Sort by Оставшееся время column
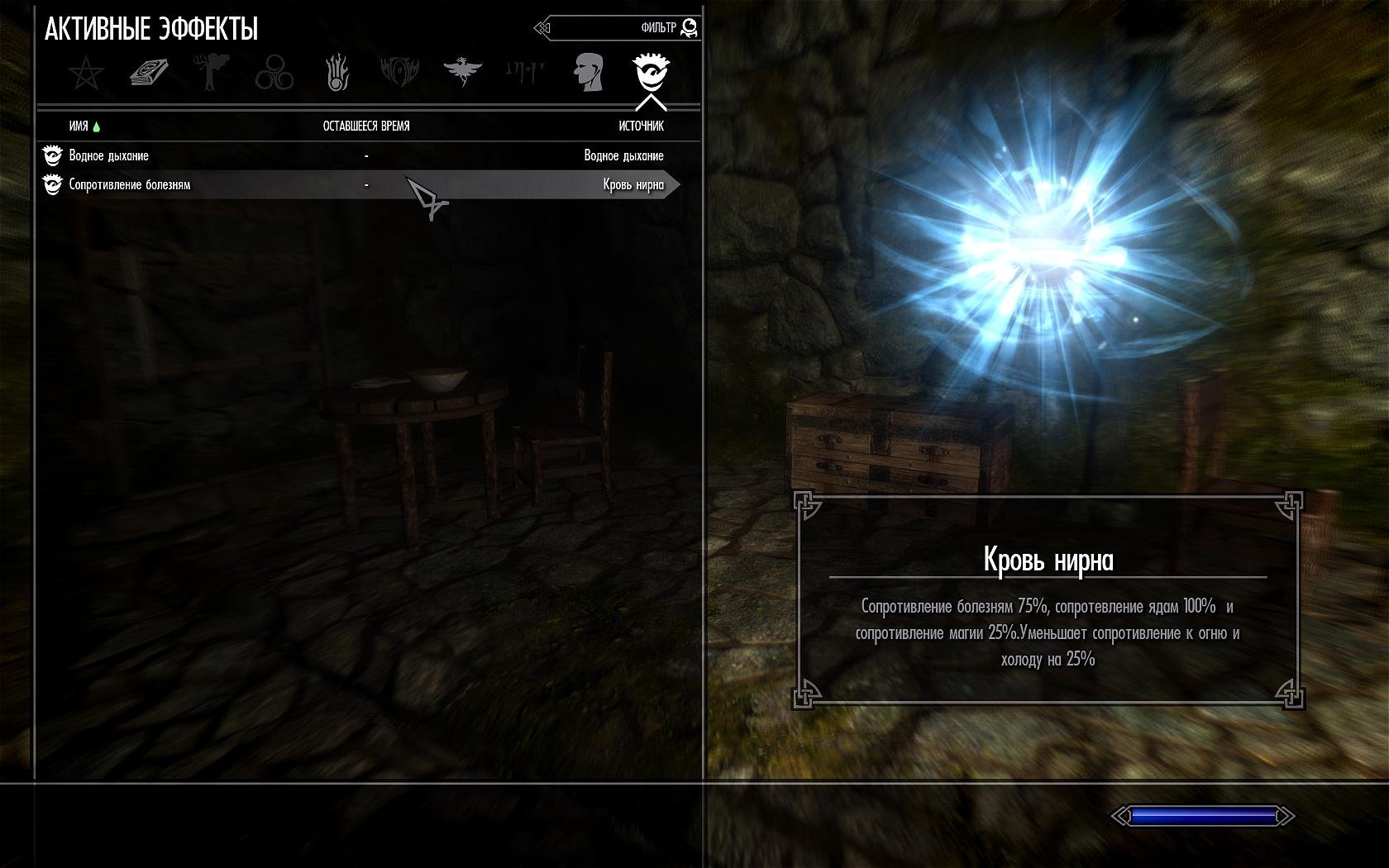This screenshot has width=1389, height=868. click(366, 126)
